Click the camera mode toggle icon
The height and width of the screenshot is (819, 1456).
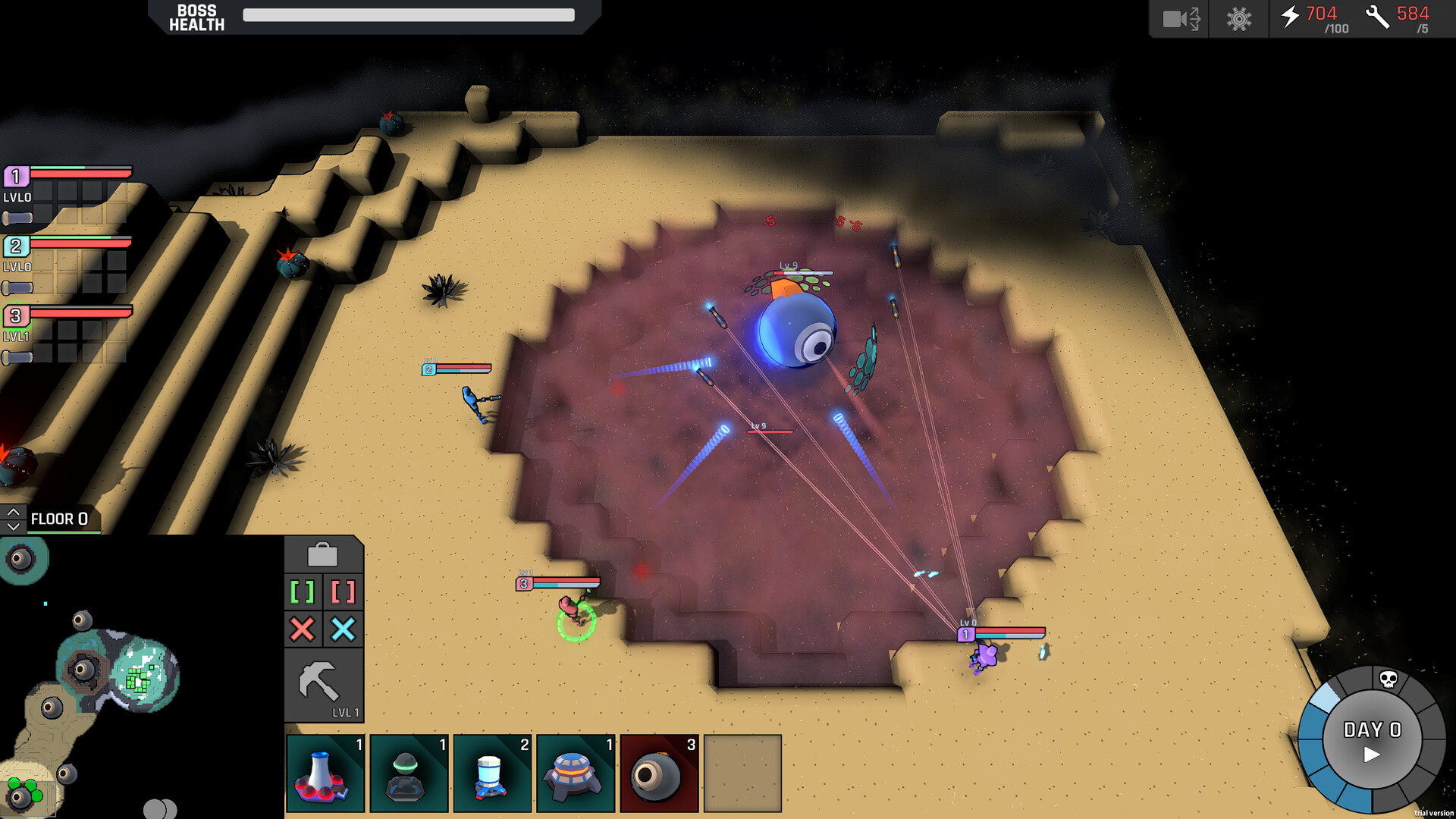1179,19
